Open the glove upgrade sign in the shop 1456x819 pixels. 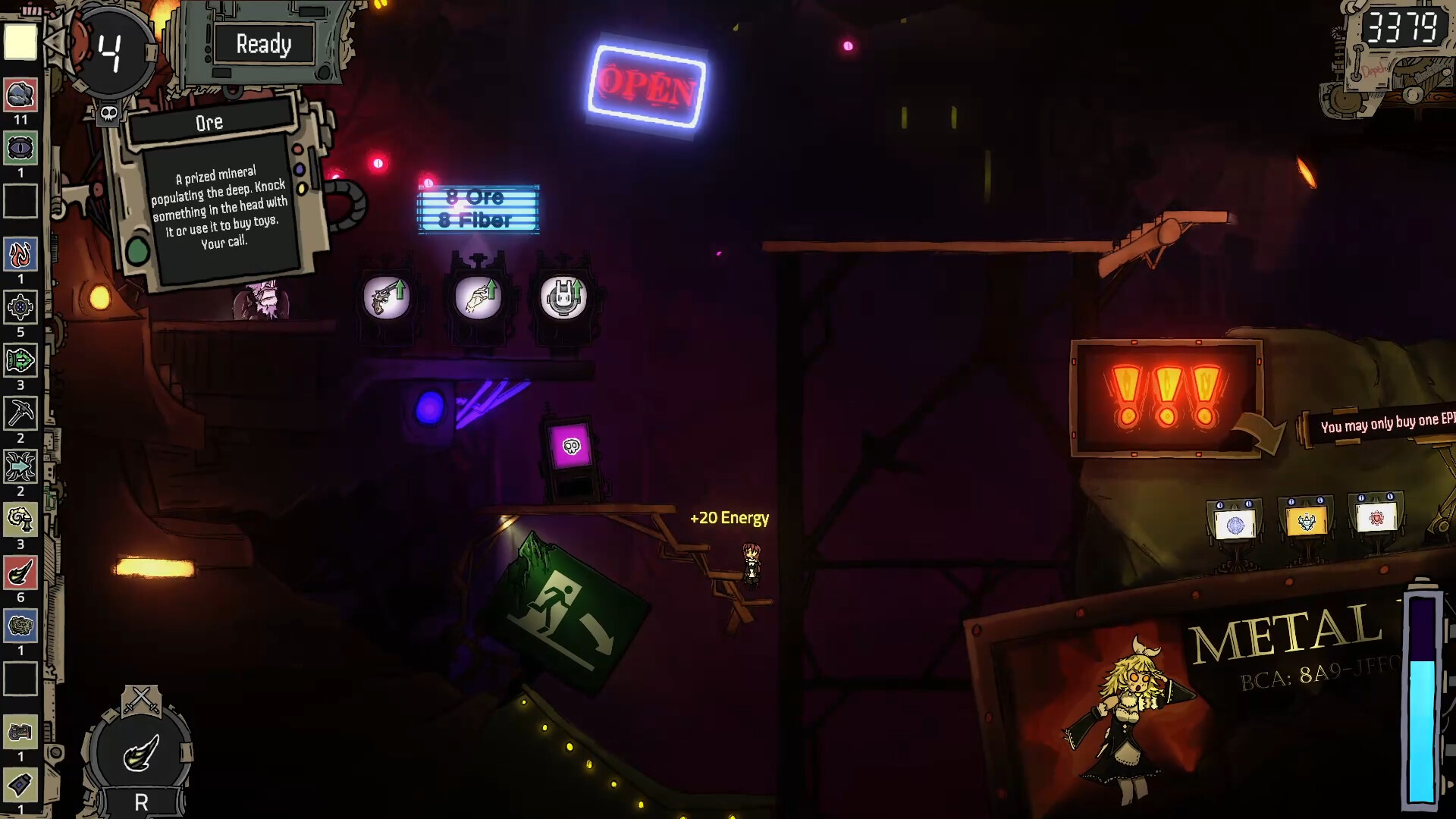pos(478,298)
